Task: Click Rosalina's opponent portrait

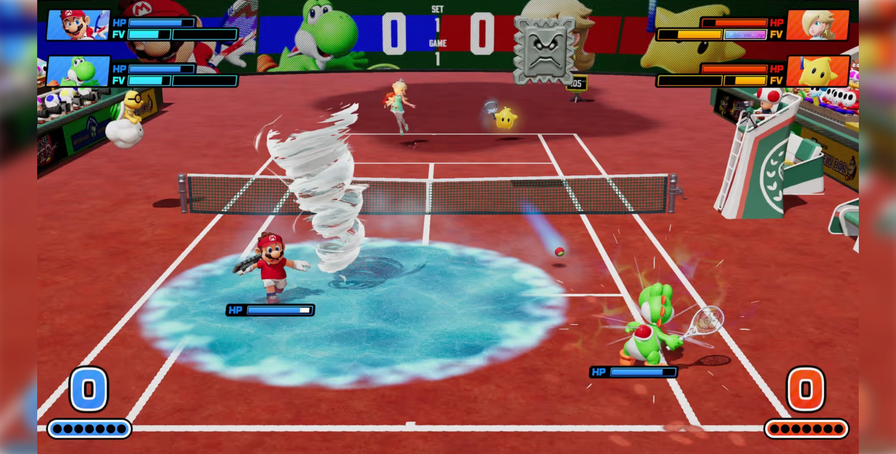Action: tap(817, 25)
